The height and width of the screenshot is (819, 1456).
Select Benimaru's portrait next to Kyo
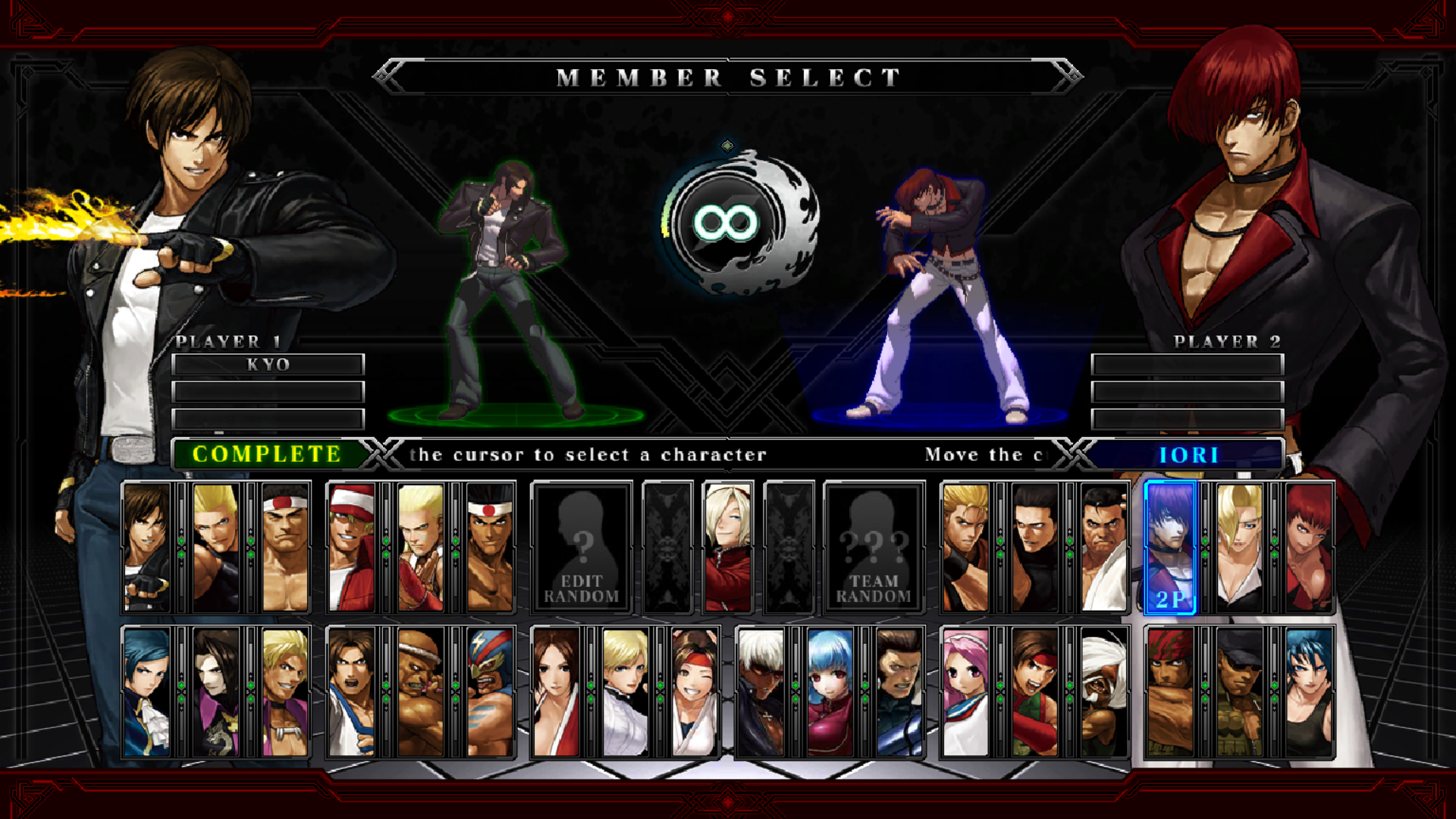click(218, 546)
